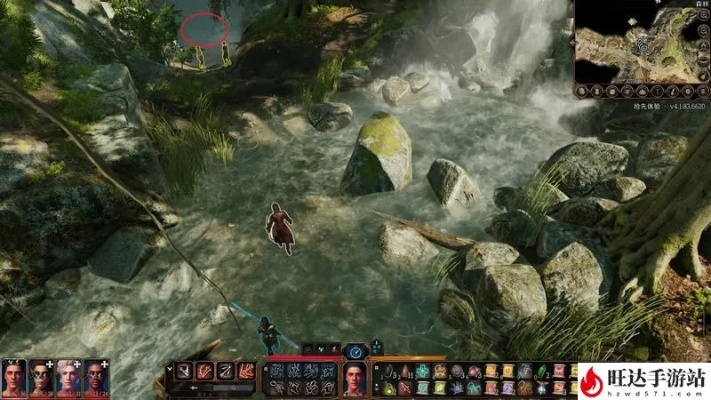Select the first party member portrait

coord(14,378)
